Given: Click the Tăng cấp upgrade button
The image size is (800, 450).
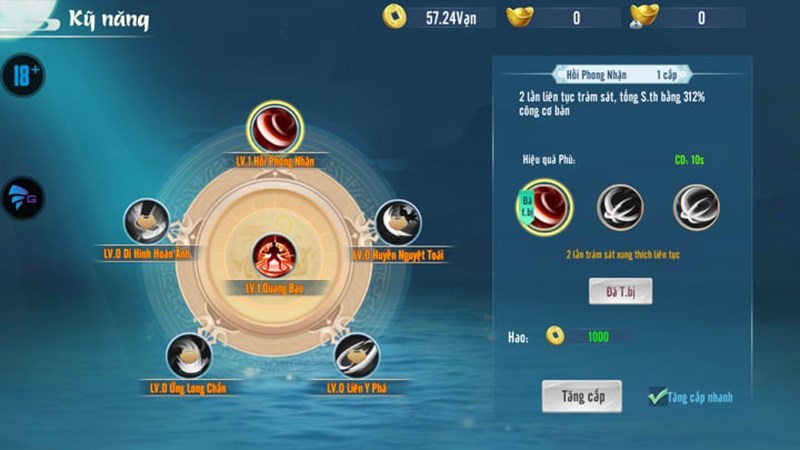Looking at the screenshot, I should coord(582,395).
